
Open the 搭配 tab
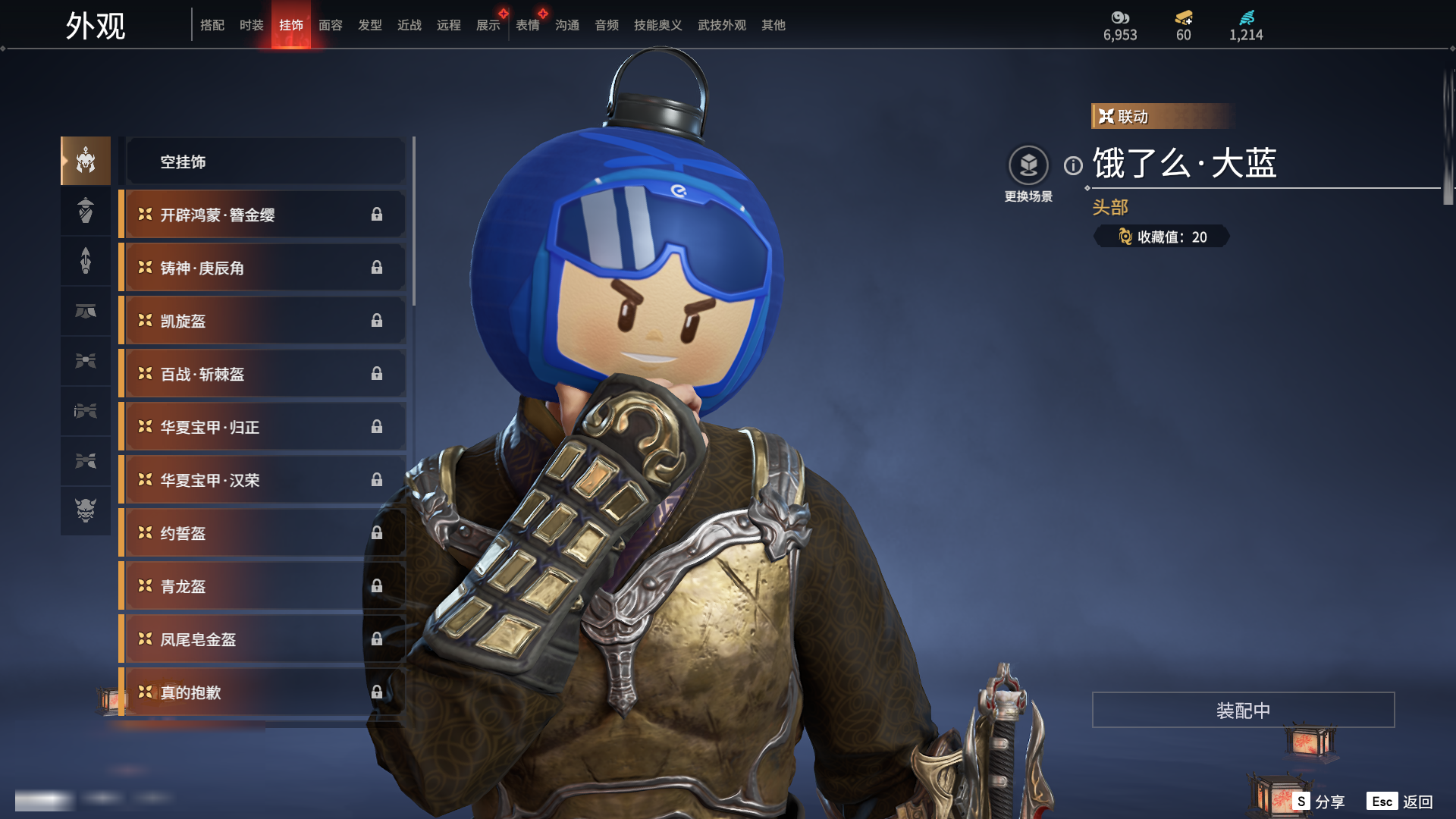[212, 25]
